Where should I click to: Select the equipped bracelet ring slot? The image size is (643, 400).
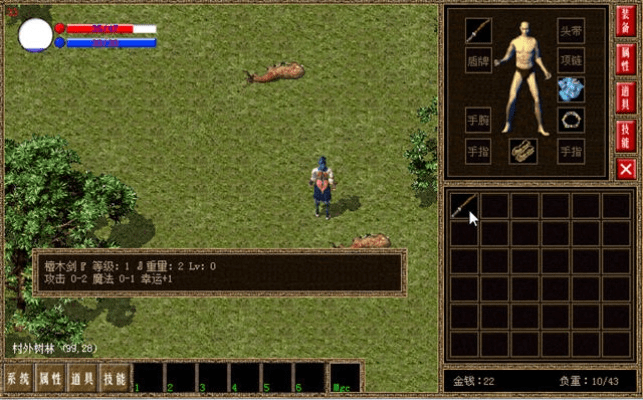(570, 121)
